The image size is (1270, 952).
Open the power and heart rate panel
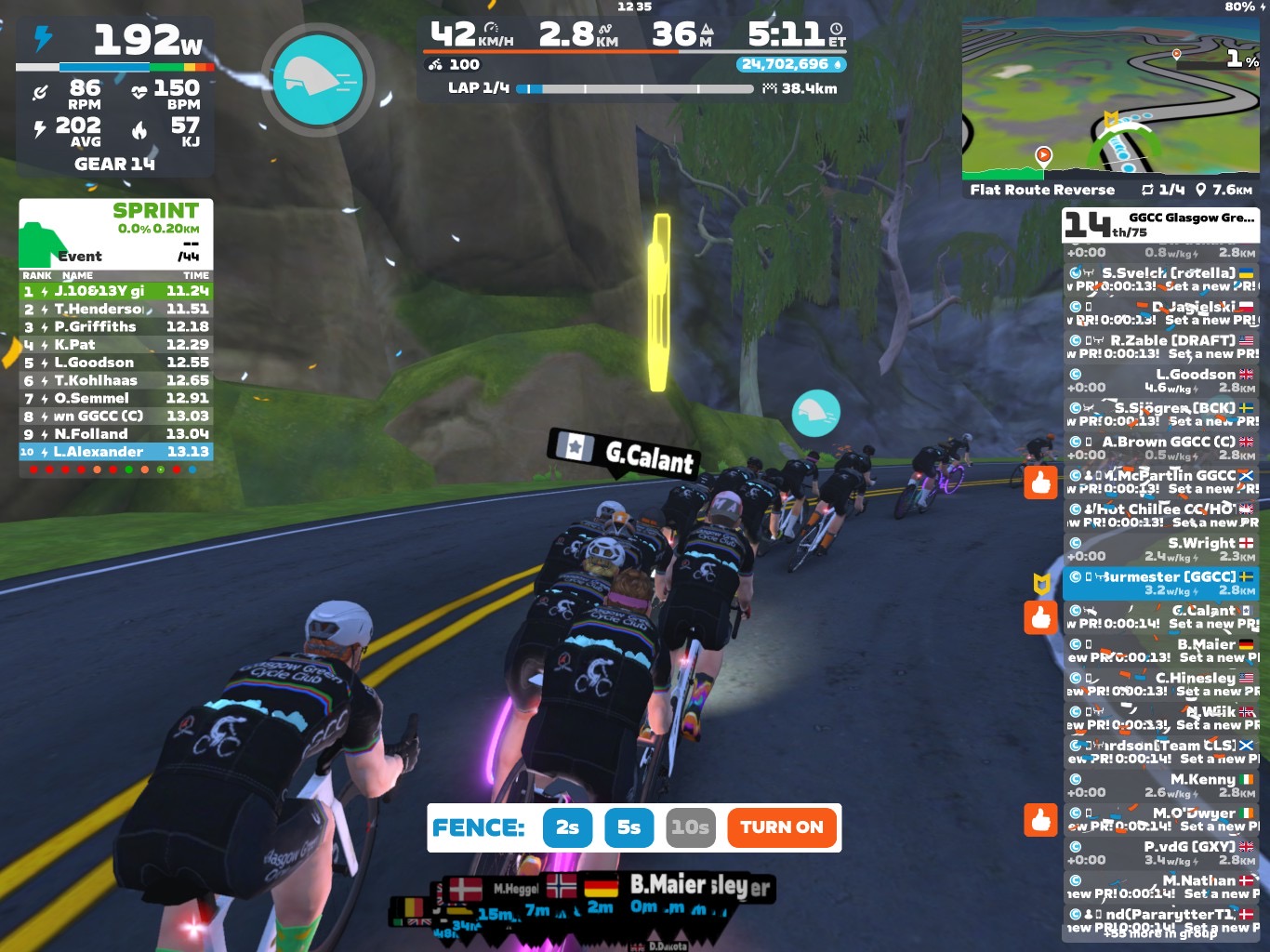(x=115, y=98)
